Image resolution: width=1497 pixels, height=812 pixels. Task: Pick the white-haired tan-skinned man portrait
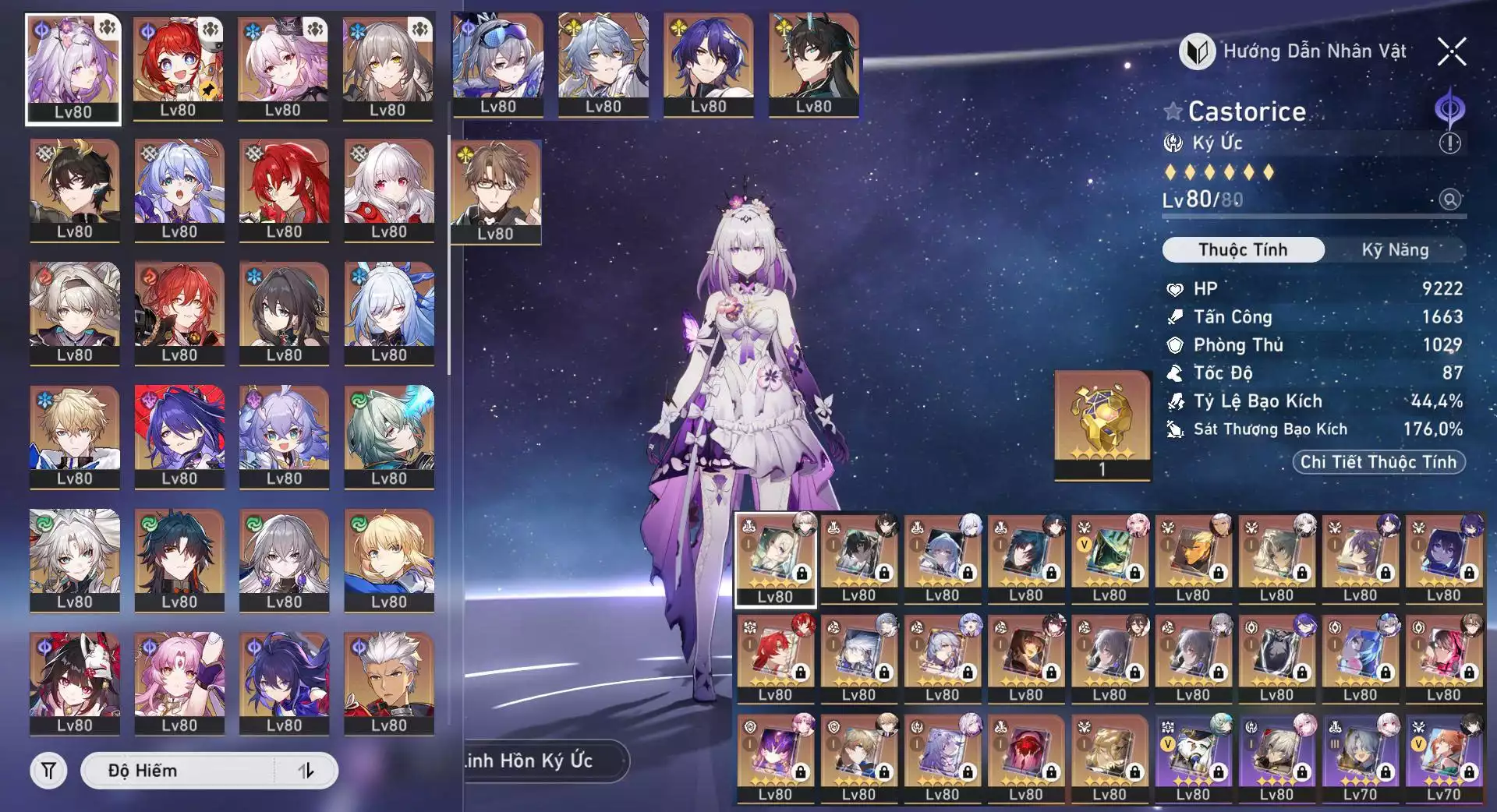pos(388,682)
